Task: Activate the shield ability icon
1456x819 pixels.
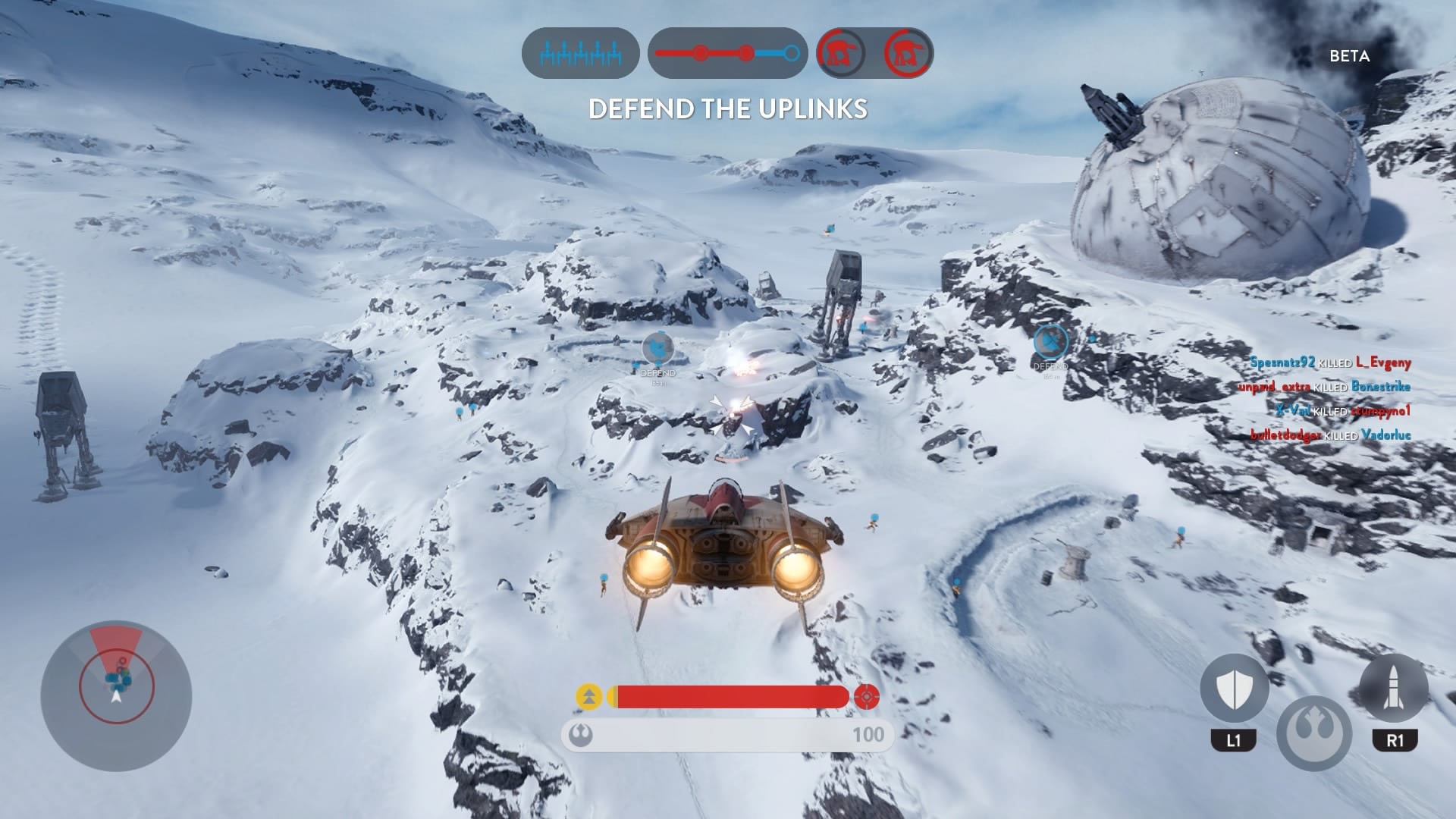Action: [x=1234, y=689]
